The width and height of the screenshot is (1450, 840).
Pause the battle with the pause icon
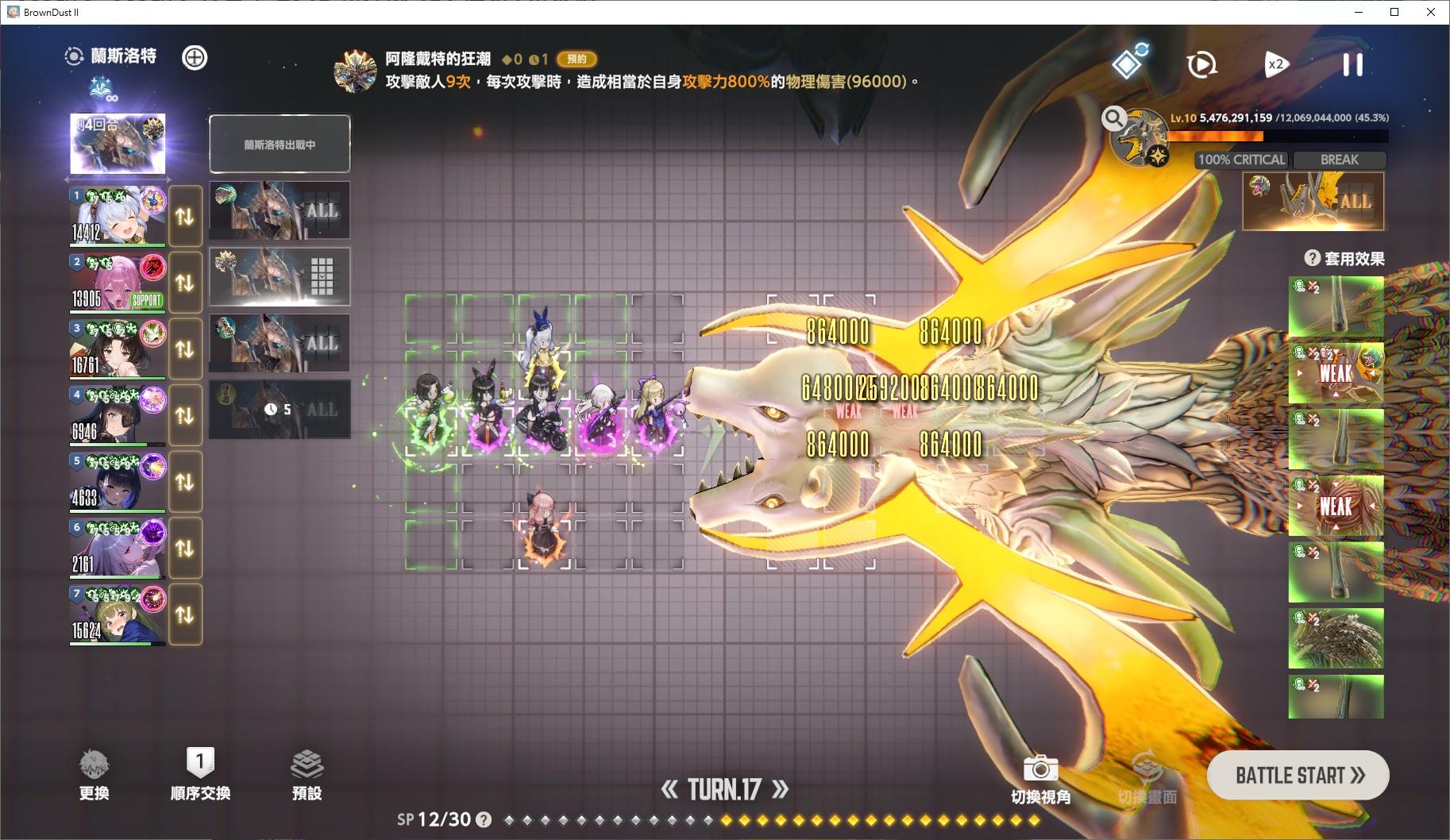[x=1353, y=65]
